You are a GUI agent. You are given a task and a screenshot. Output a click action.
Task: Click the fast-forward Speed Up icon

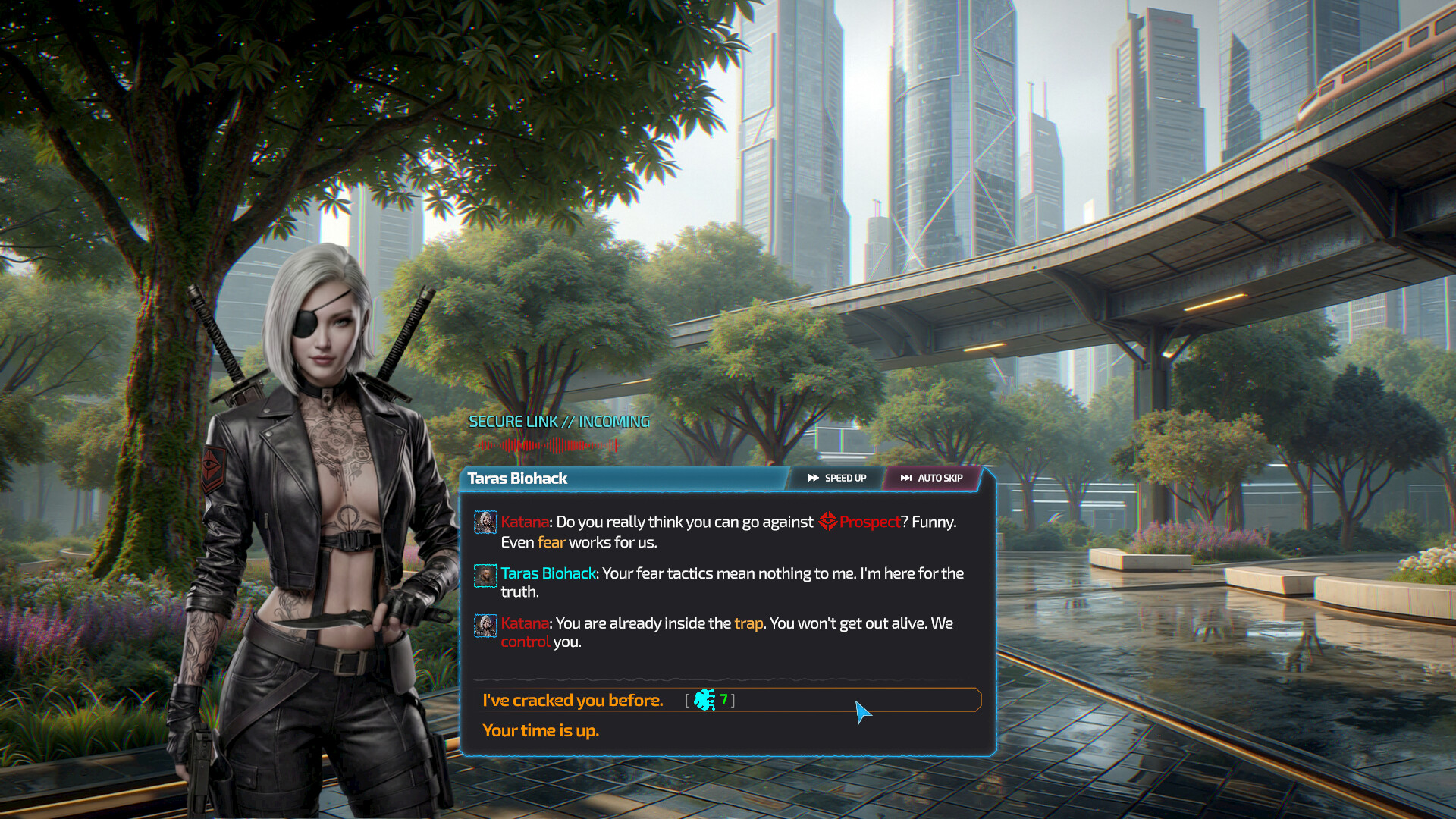click(813, 478)
